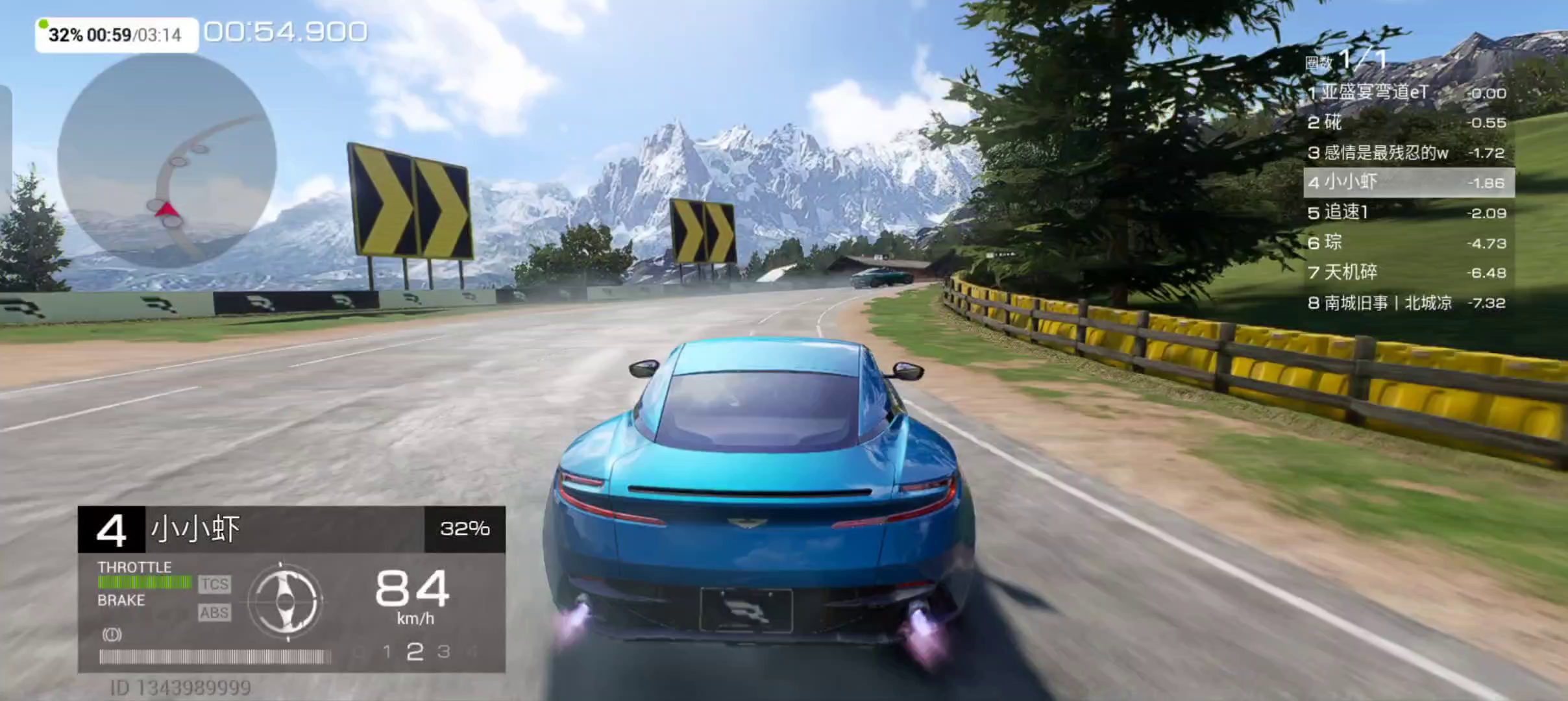Select the highlighted 小小虾 leaderboard row
The height and width of the screenshot is (701, 1568).
[x=1408, y=182]
